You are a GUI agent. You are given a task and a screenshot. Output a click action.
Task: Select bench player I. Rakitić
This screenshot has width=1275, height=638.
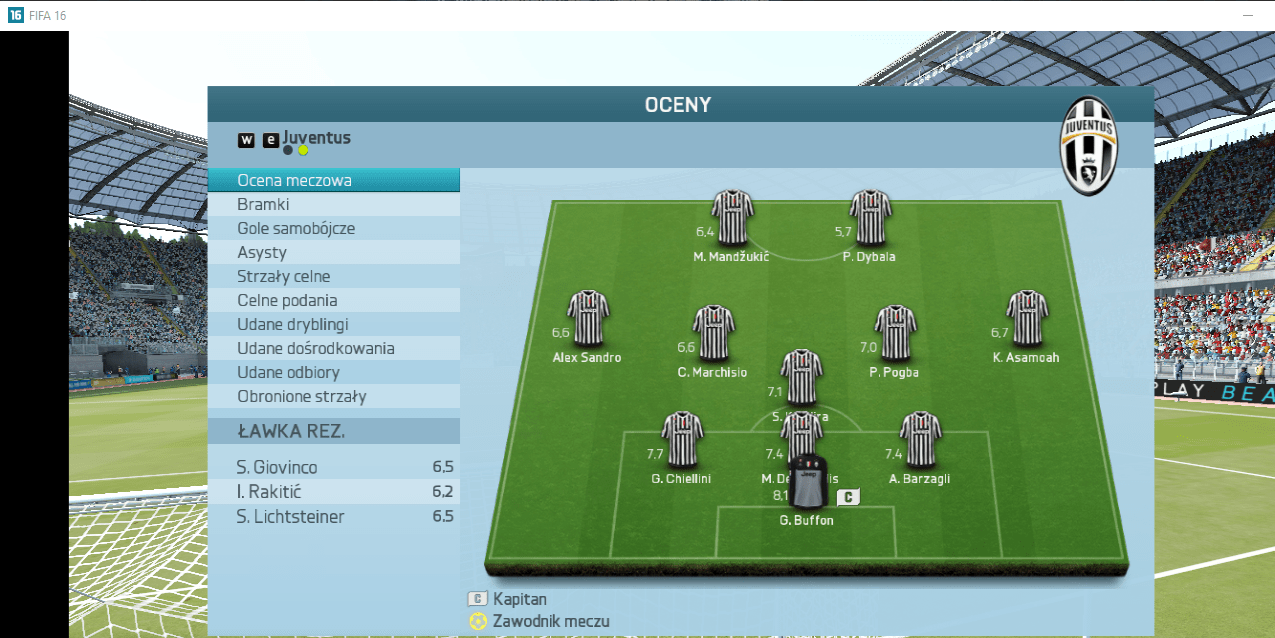pyautogui.click(x=333, y=492)
